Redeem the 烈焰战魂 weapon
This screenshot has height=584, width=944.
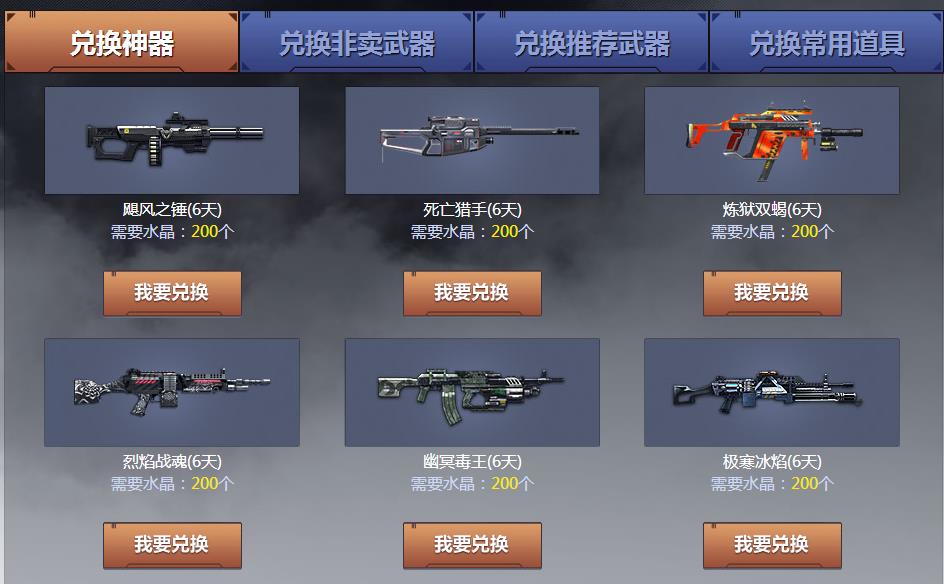tap(172, 544)
